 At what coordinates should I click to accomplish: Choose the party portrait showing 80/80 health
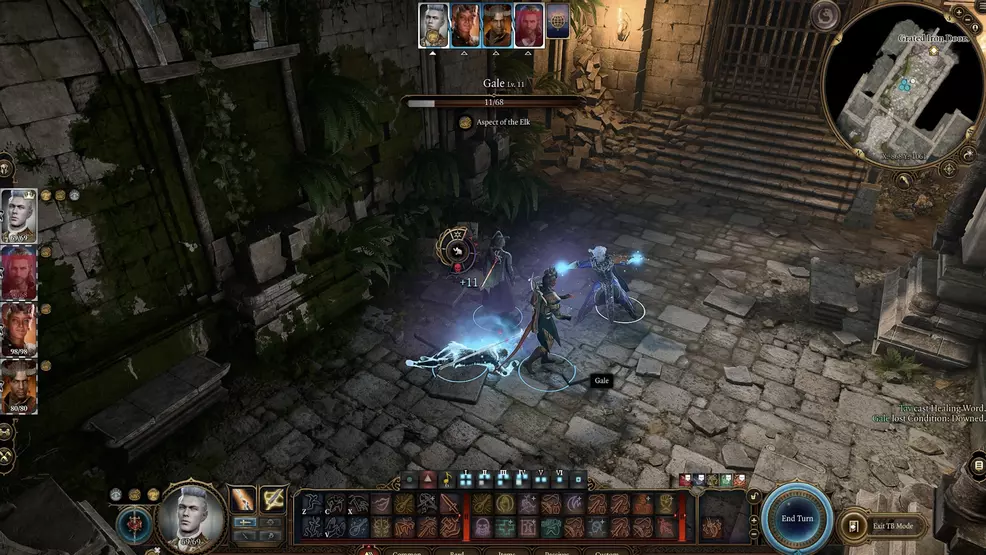19,387
